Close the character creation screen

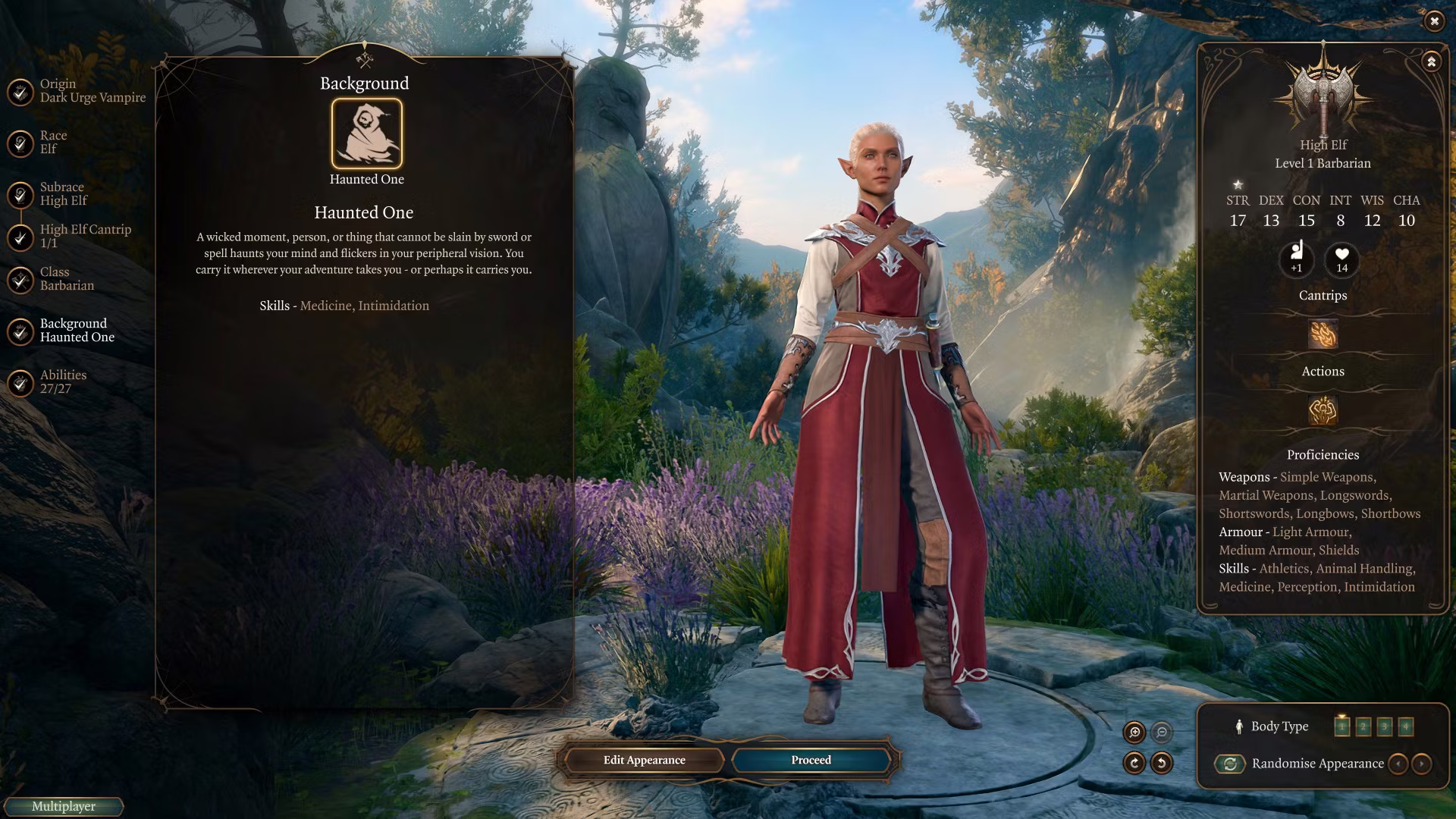pos(1434,21)
